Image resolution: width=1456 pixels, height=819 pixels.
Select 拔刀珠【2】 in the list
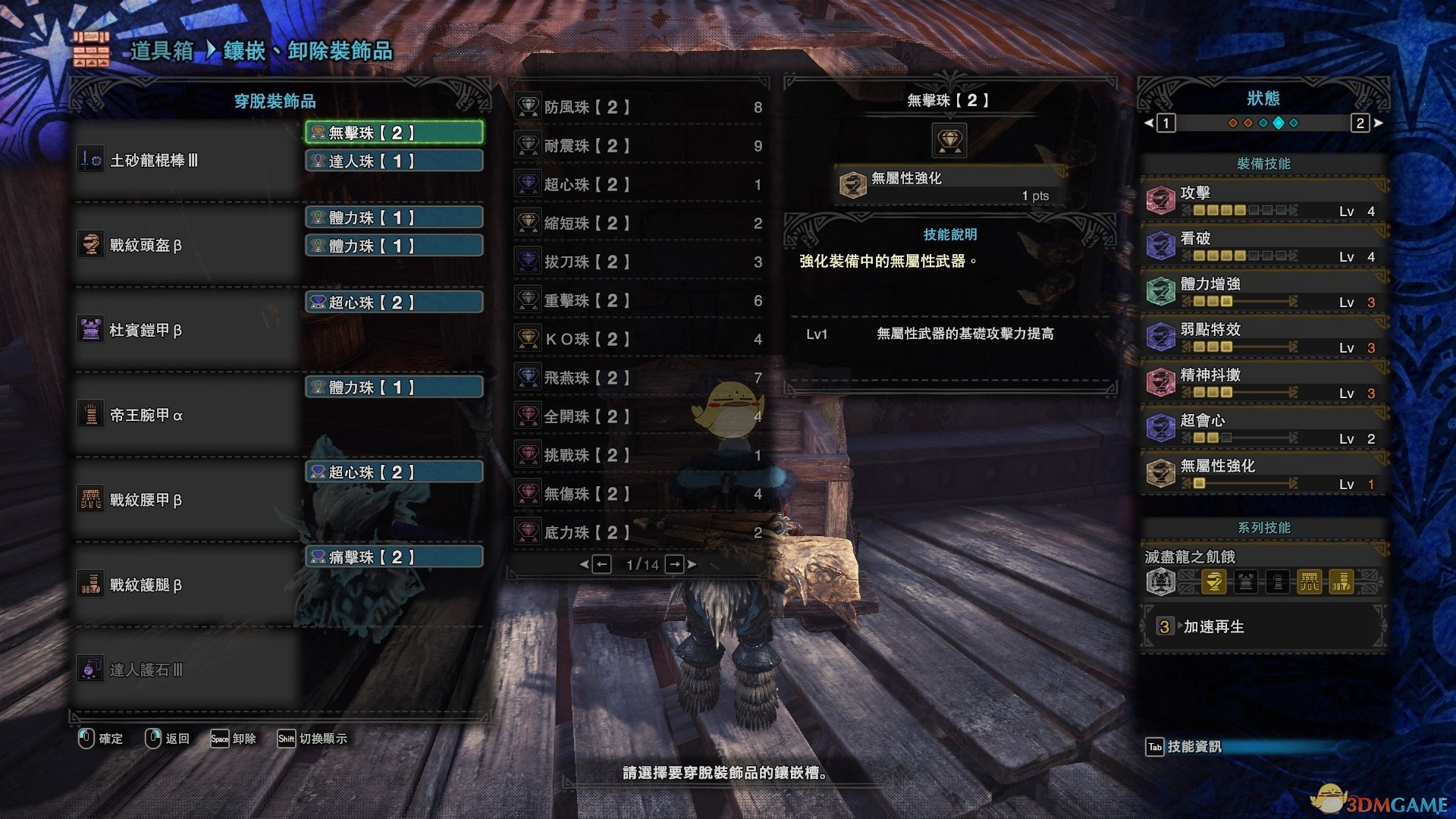click(x=639, y=262)
